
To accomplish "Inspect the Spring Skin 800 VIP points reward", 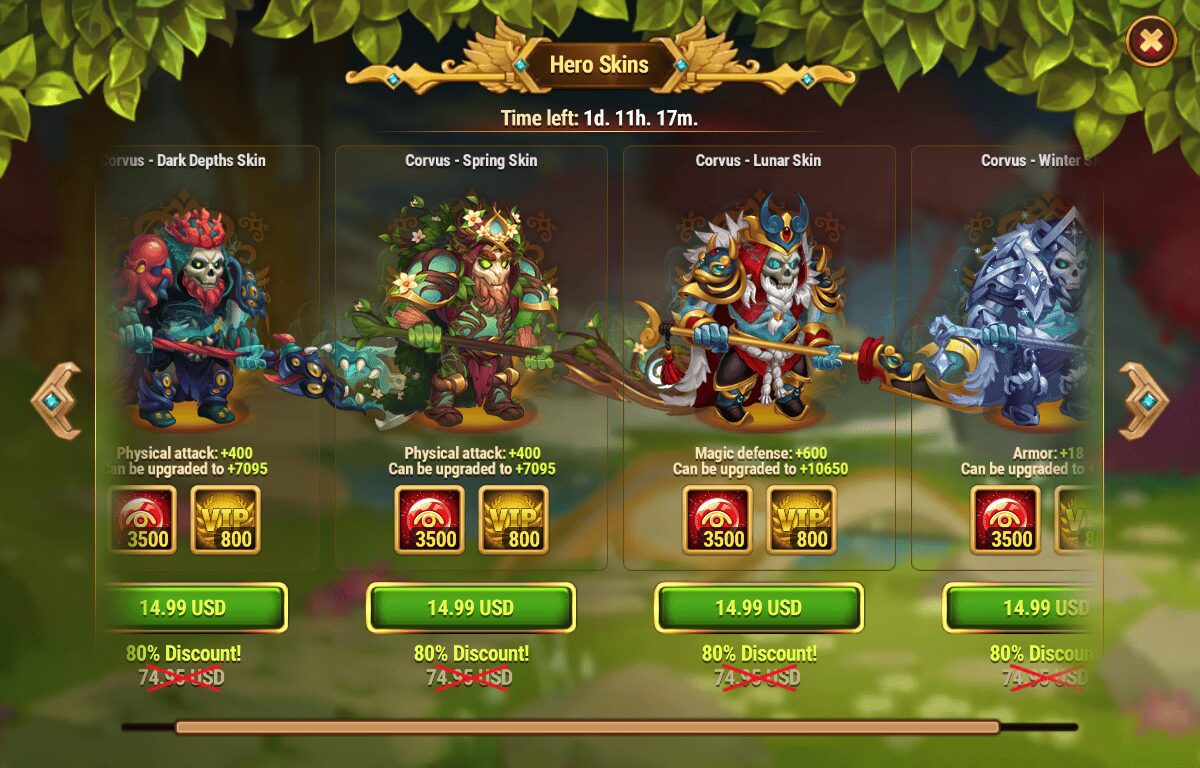I will pyautogui.click(x=513, y=520).
